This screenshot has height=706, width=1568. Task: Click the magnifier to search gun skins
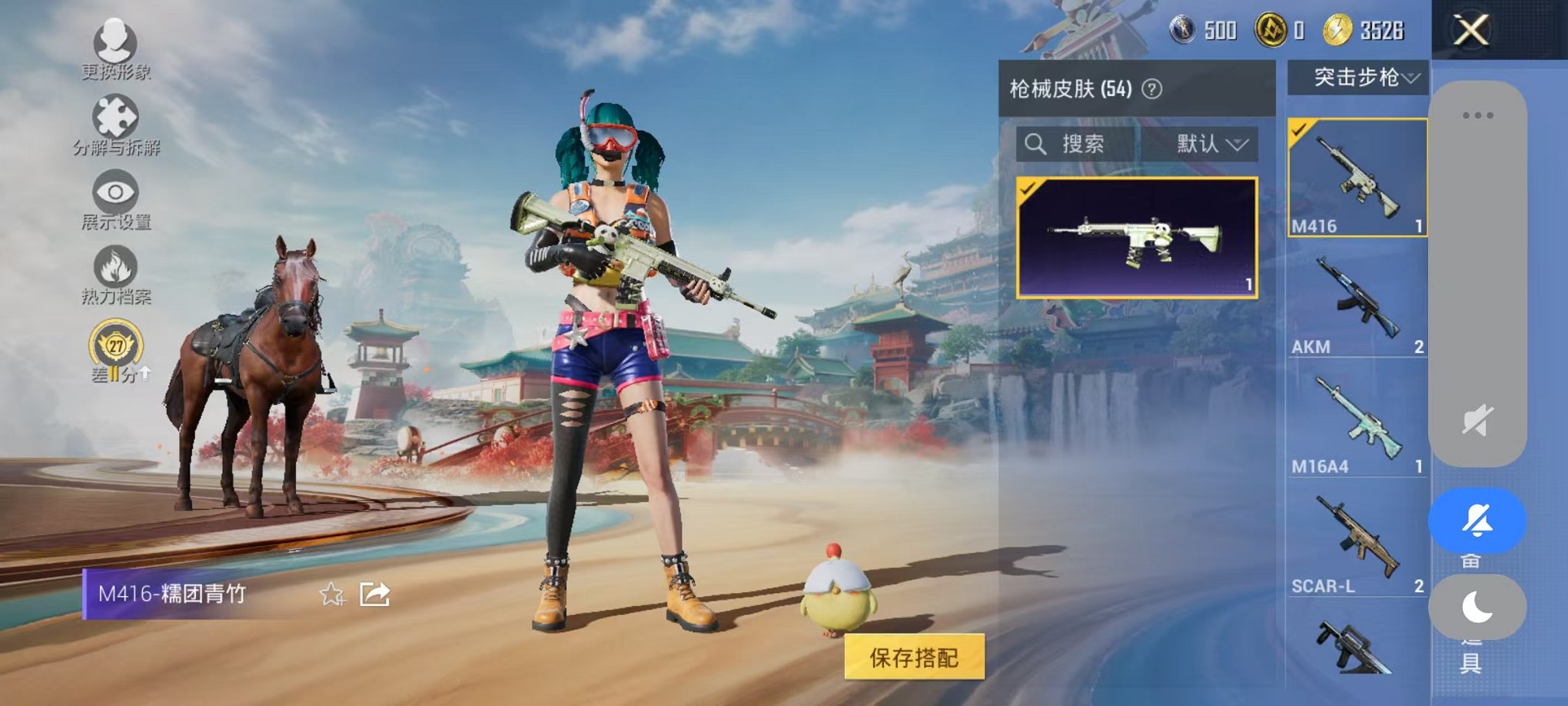point(1037,145)
